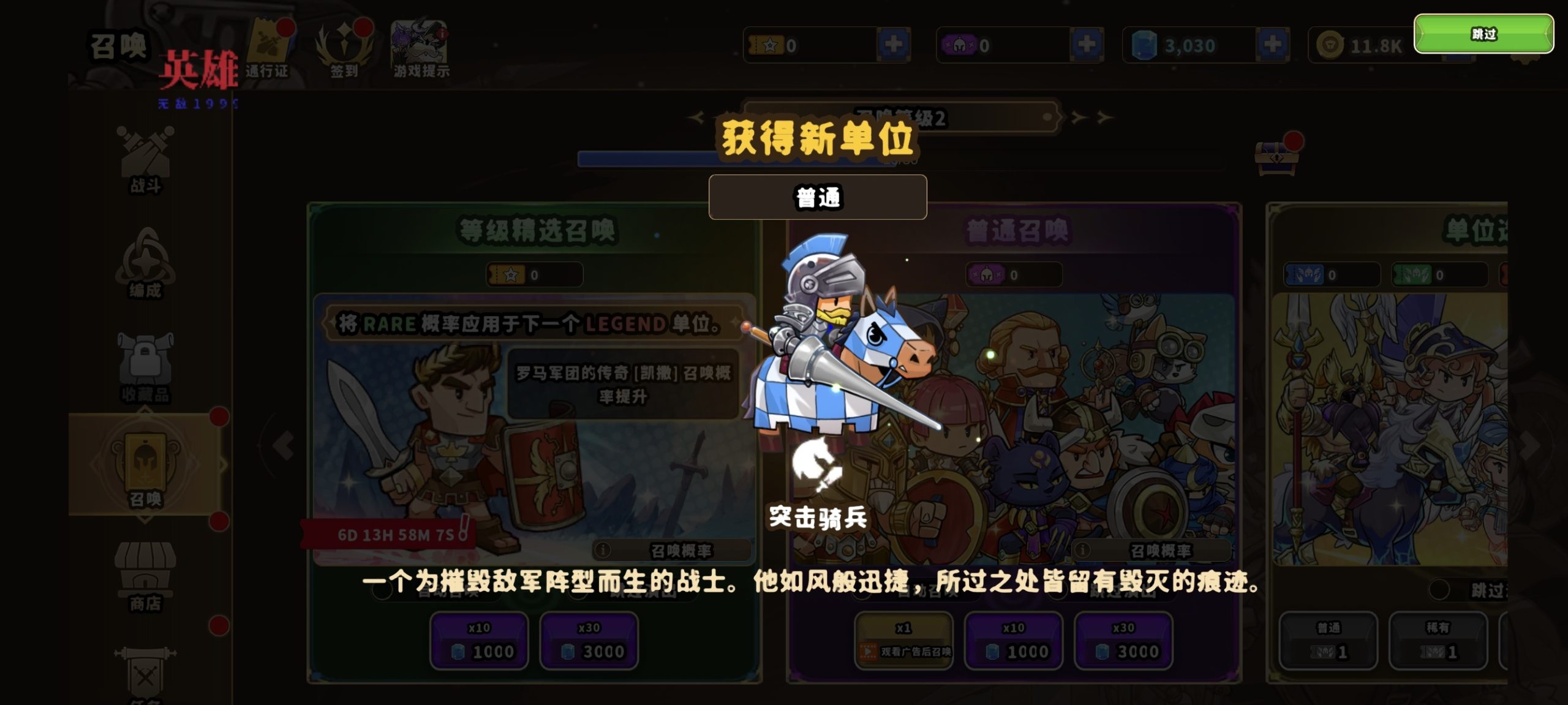Add diamonds with the blue currency plus button
1568x705 pixels.
[x=1272, y=44]
